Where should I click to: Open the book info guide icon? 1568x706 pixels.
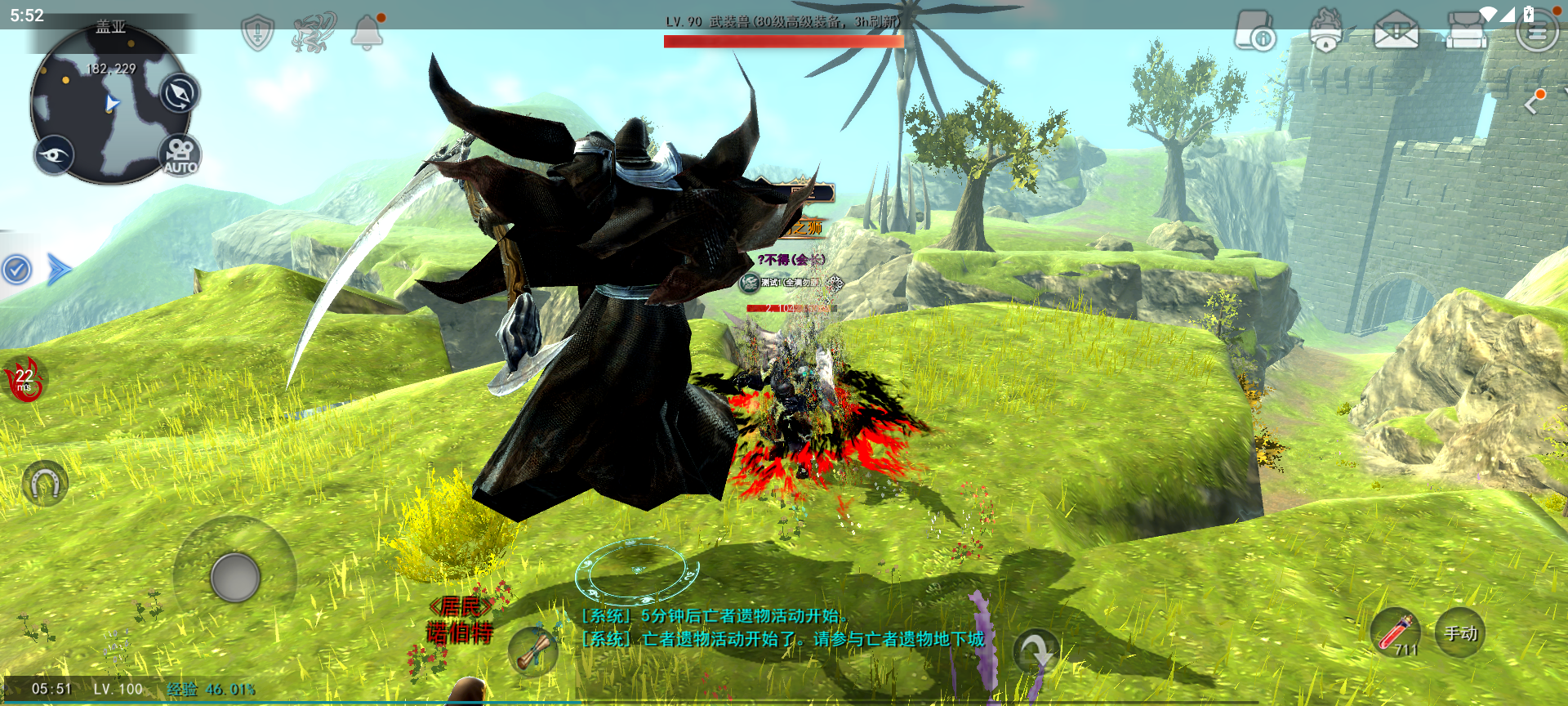(1254, 31)
